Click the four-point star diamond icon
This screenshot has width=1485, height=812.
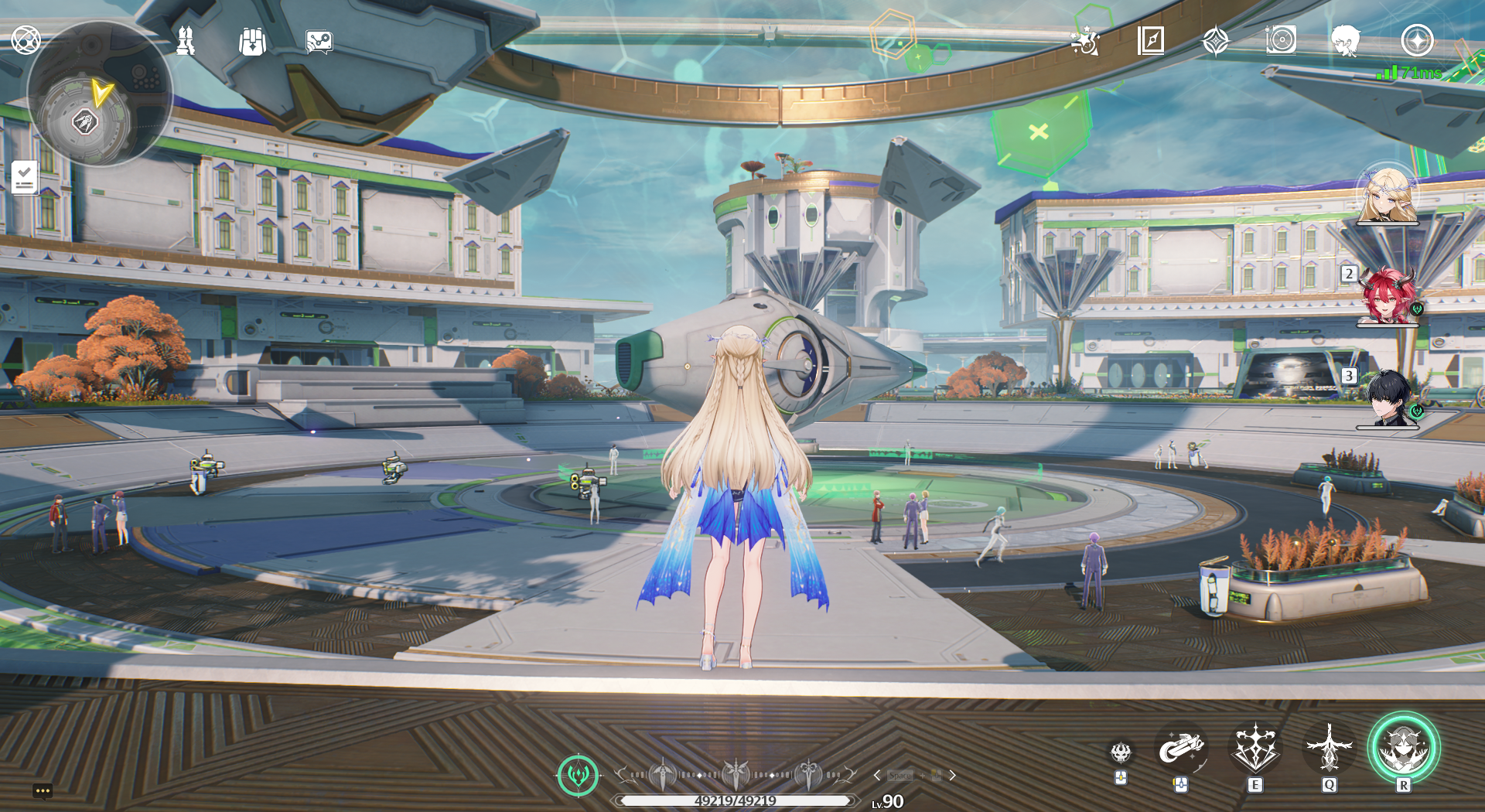(1216, 40)
